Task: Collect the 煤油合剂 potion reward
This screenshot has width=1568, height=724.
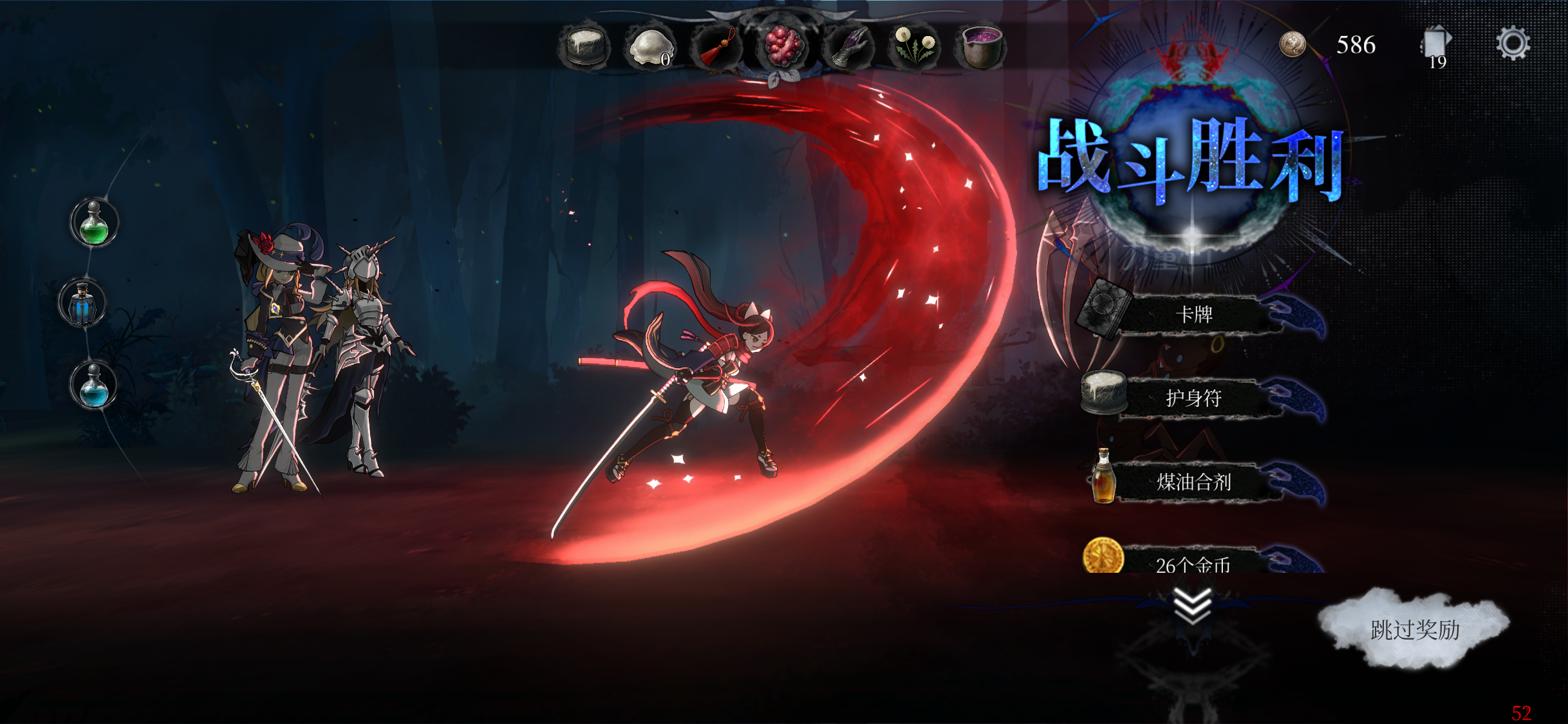Action: coord(1194,482)
